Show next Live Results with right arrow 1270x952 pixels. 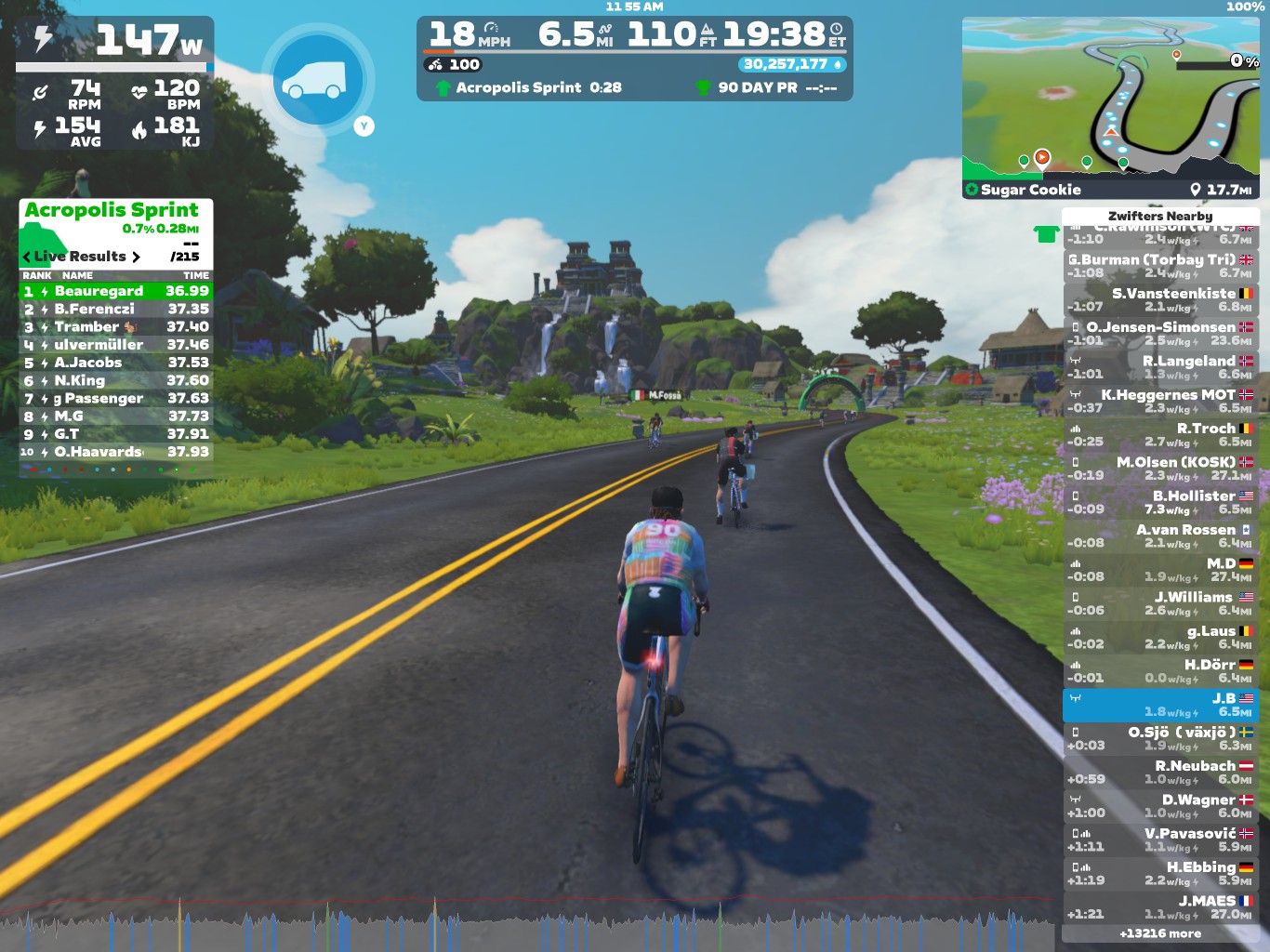(136, 257)
